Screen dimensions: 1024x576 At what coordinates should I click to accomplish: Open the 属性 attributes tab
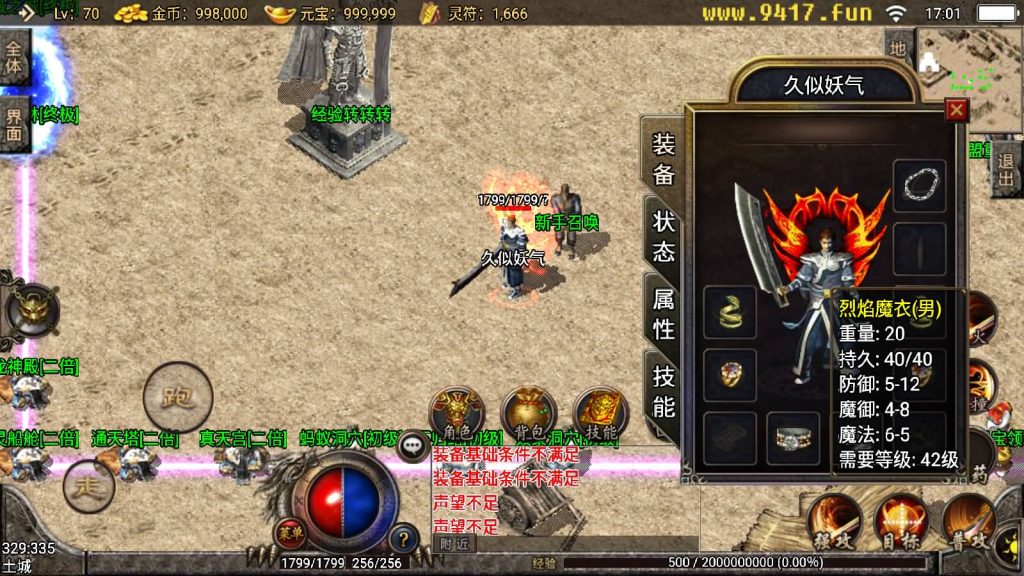point(664,313)
